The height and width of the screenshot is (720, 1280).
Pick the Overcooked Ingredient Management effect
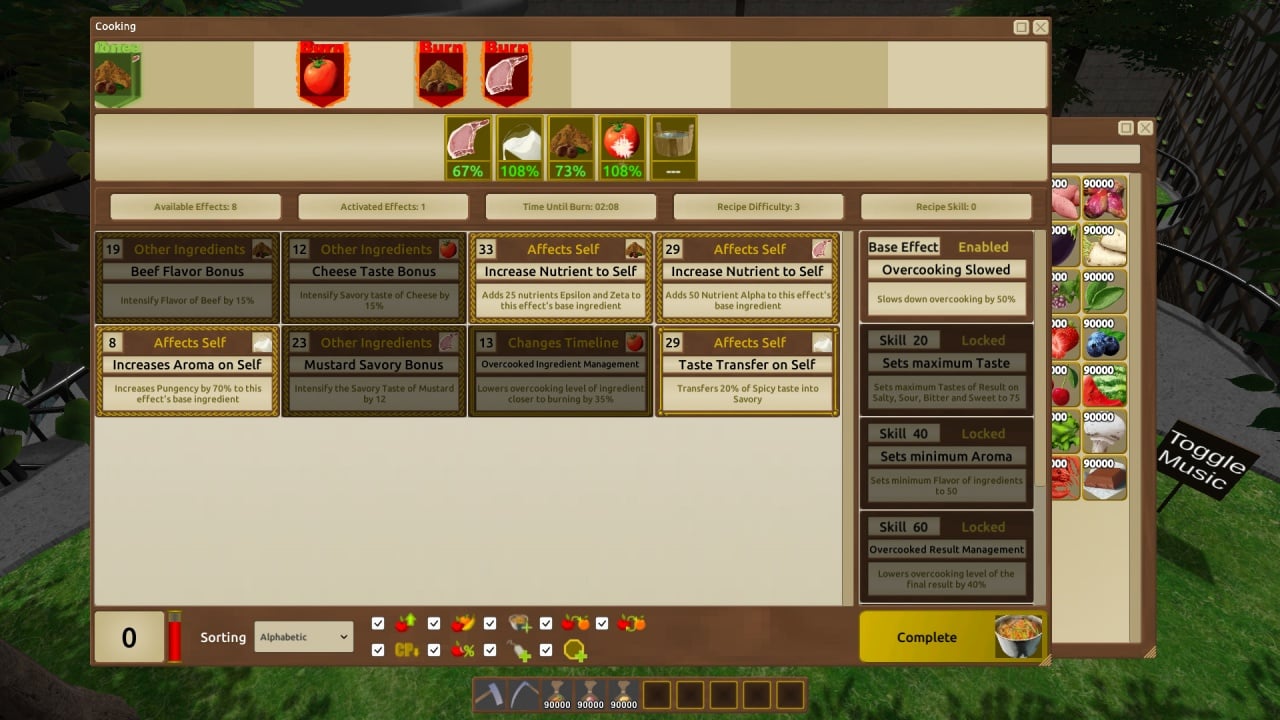560,371
